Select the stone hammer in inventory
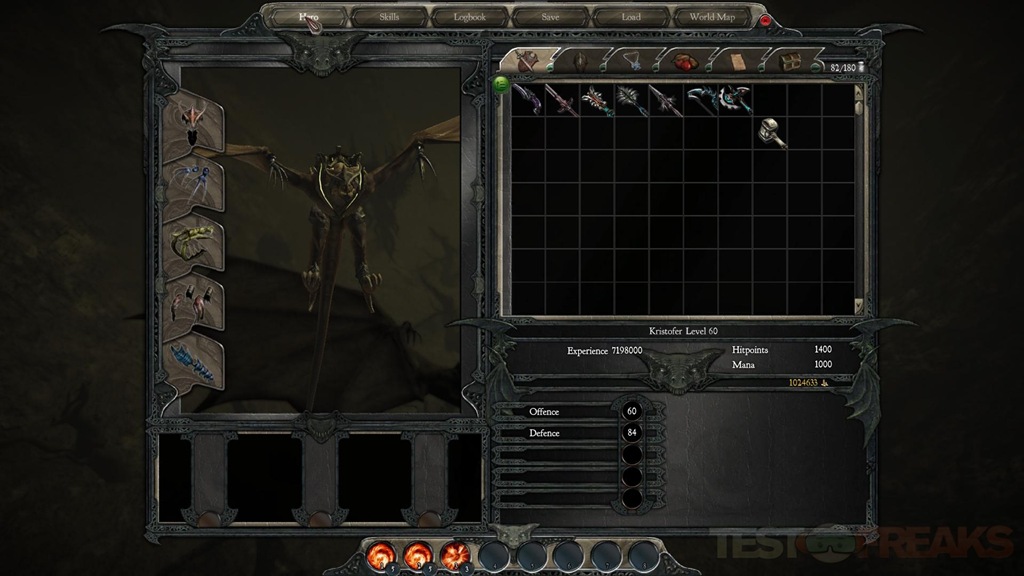Viewport: 1024px width, 576px height. coord(771,133)
